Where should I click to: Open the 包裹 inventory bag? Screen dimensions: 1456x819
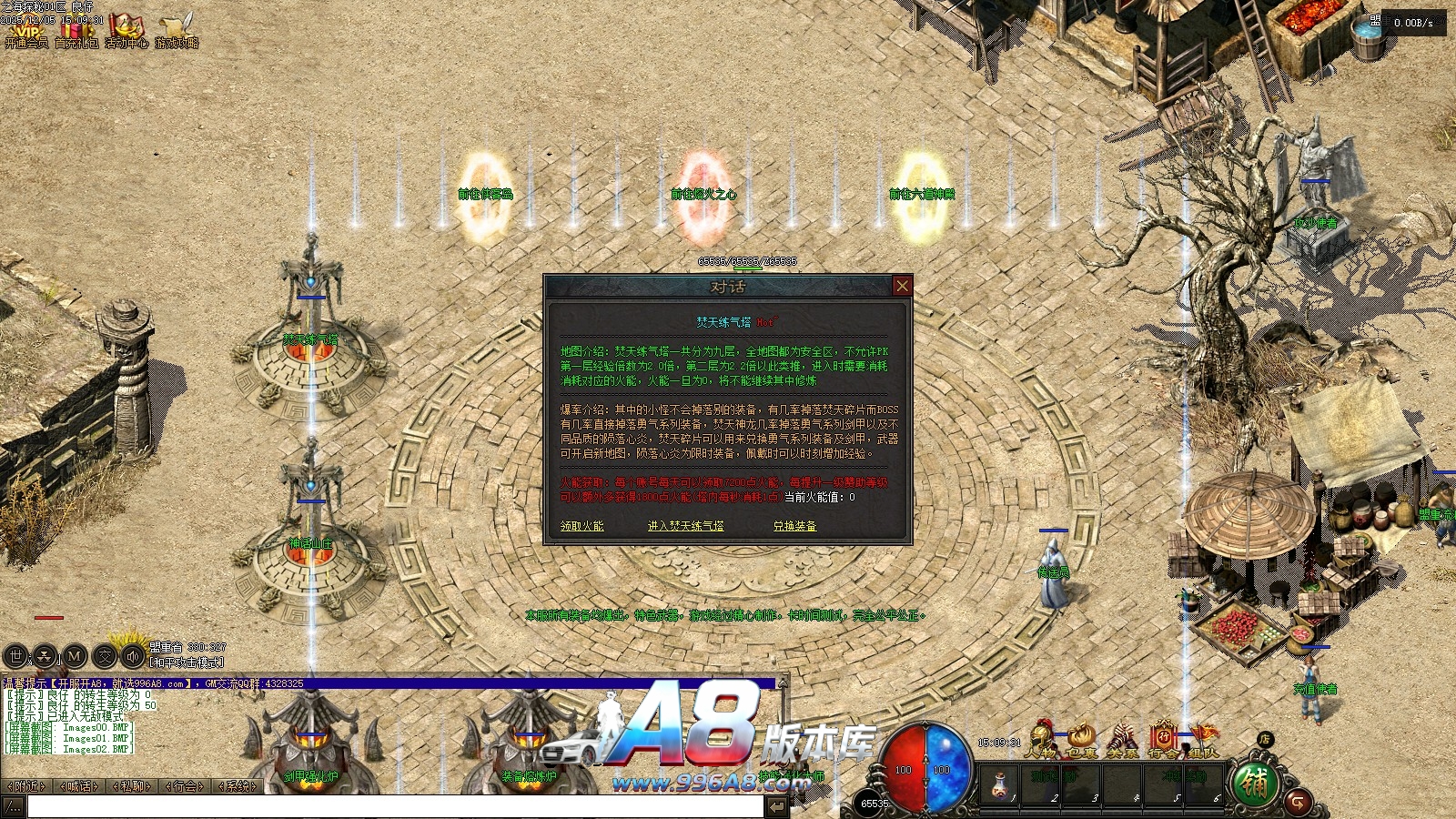coord(1081,737)
